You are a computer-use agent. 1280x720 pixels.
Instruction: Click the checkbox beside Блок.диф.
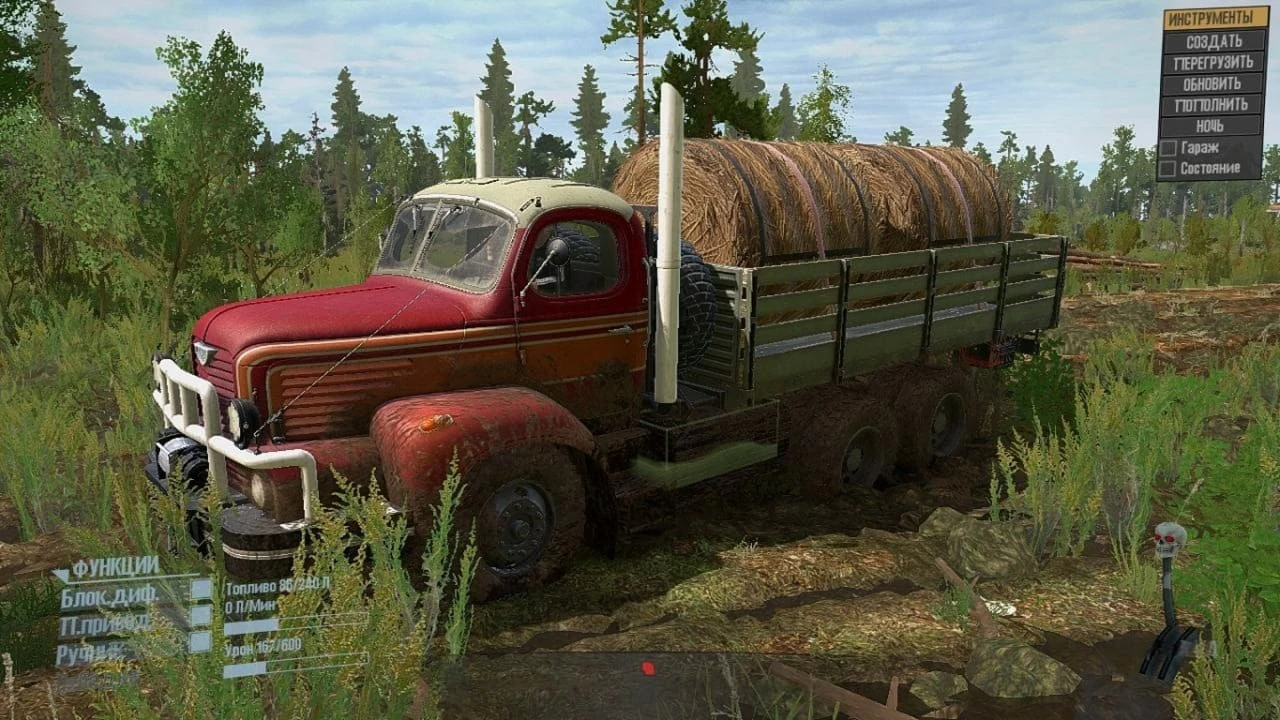tap(200, 589)
